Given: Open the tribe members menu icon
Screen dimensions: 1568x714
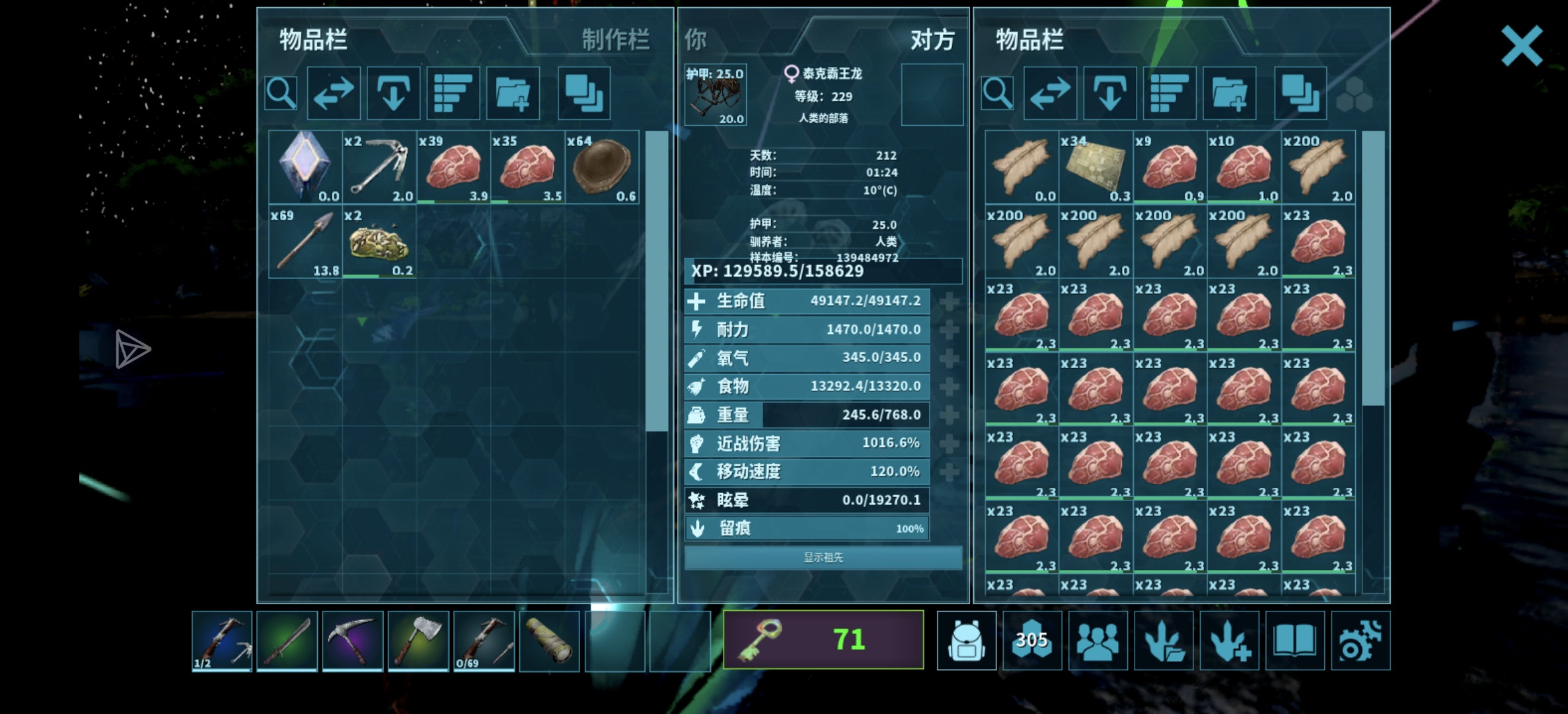Looking at the screenshot, I should tap(1098, 641).
